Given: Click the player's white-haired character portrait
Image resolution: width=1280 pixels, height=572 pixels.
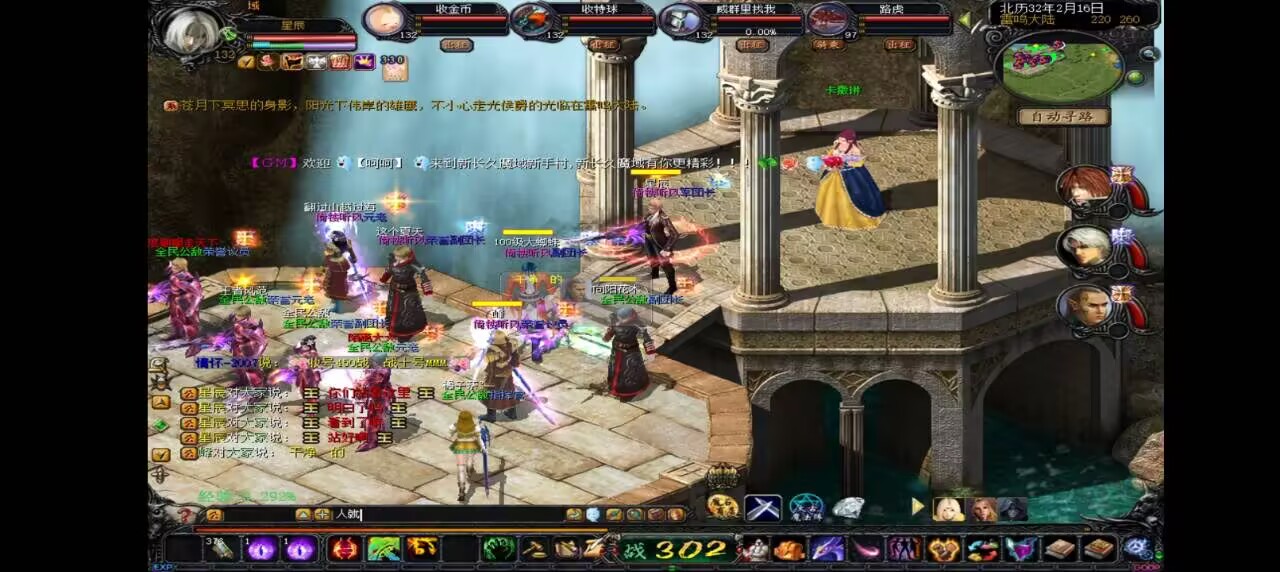Looking at the screenshot, I should tap(192, 32).
